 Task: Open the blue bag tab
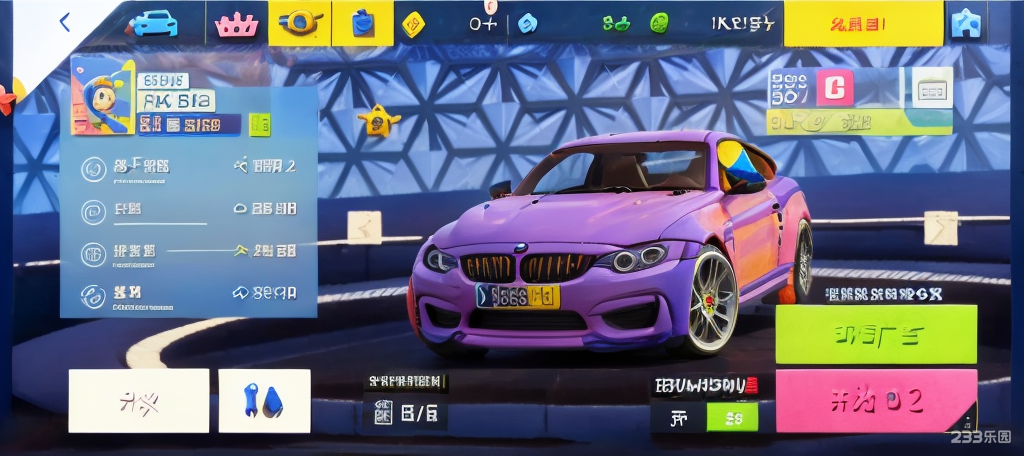[x=363, y=23]
